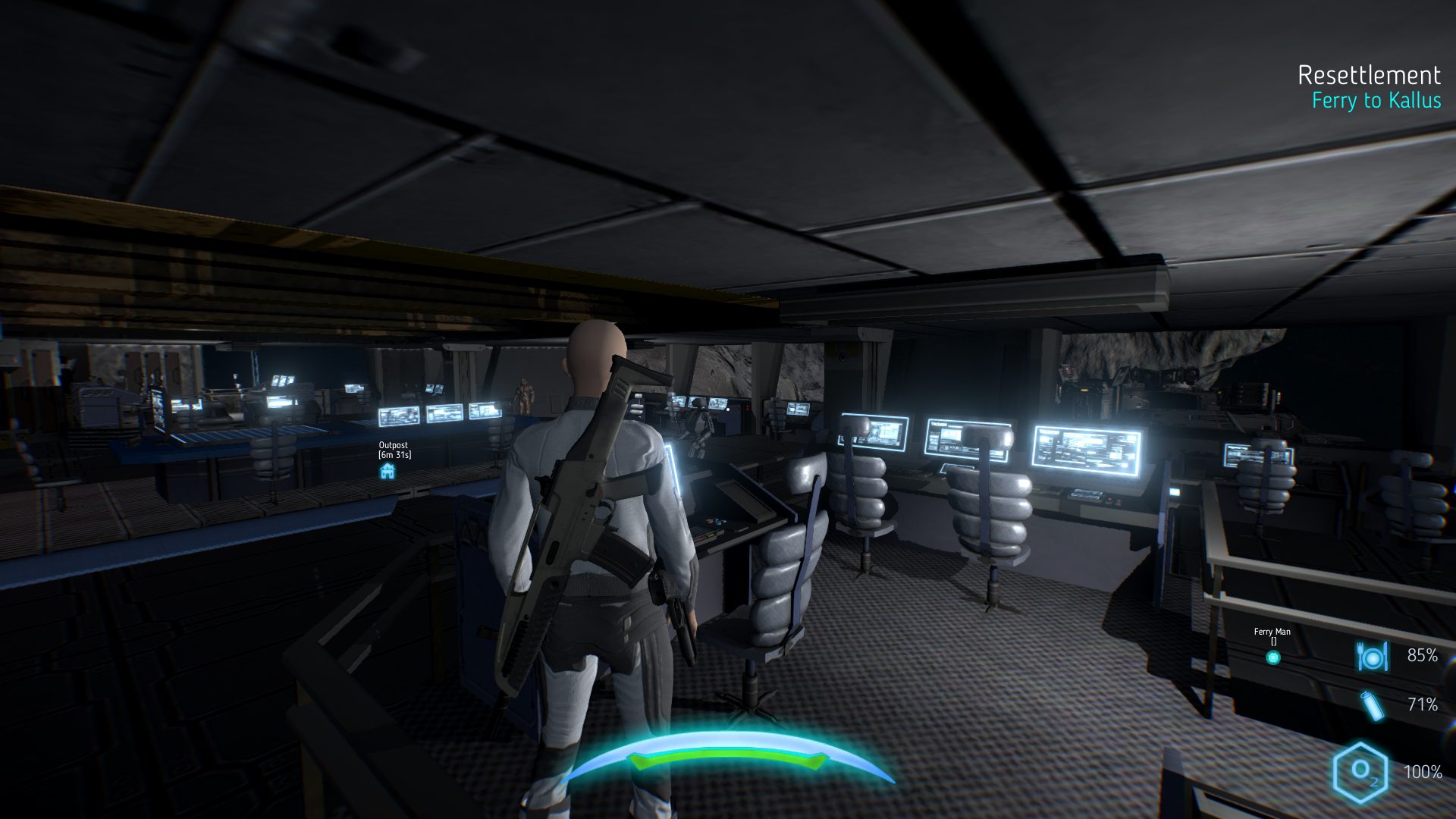Viewport: 1456px width, 819px height.
Task: Click the Ferry to Kallus objective
Action: (x=1376, y=101)
